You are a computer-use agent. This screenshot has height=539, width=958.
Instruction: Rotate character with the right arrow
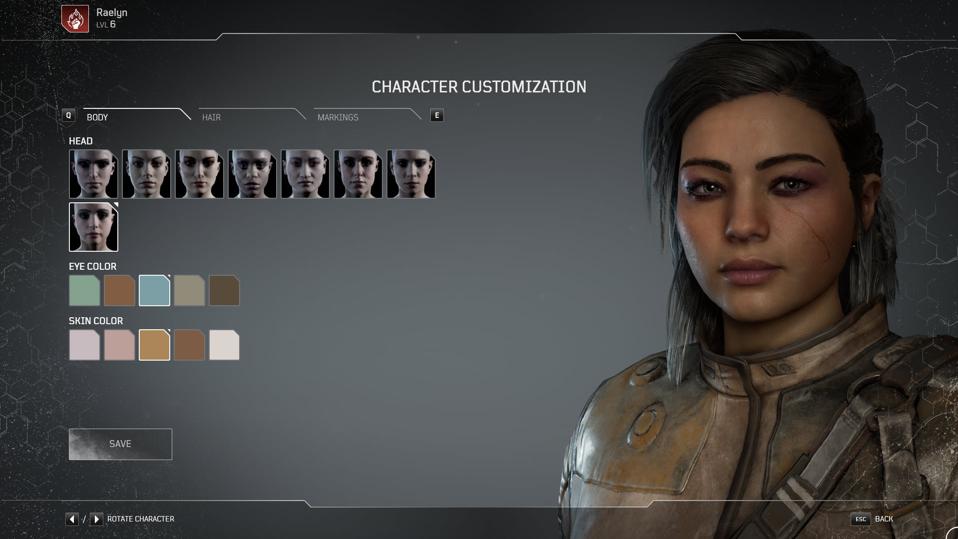(x=96, y=519)
